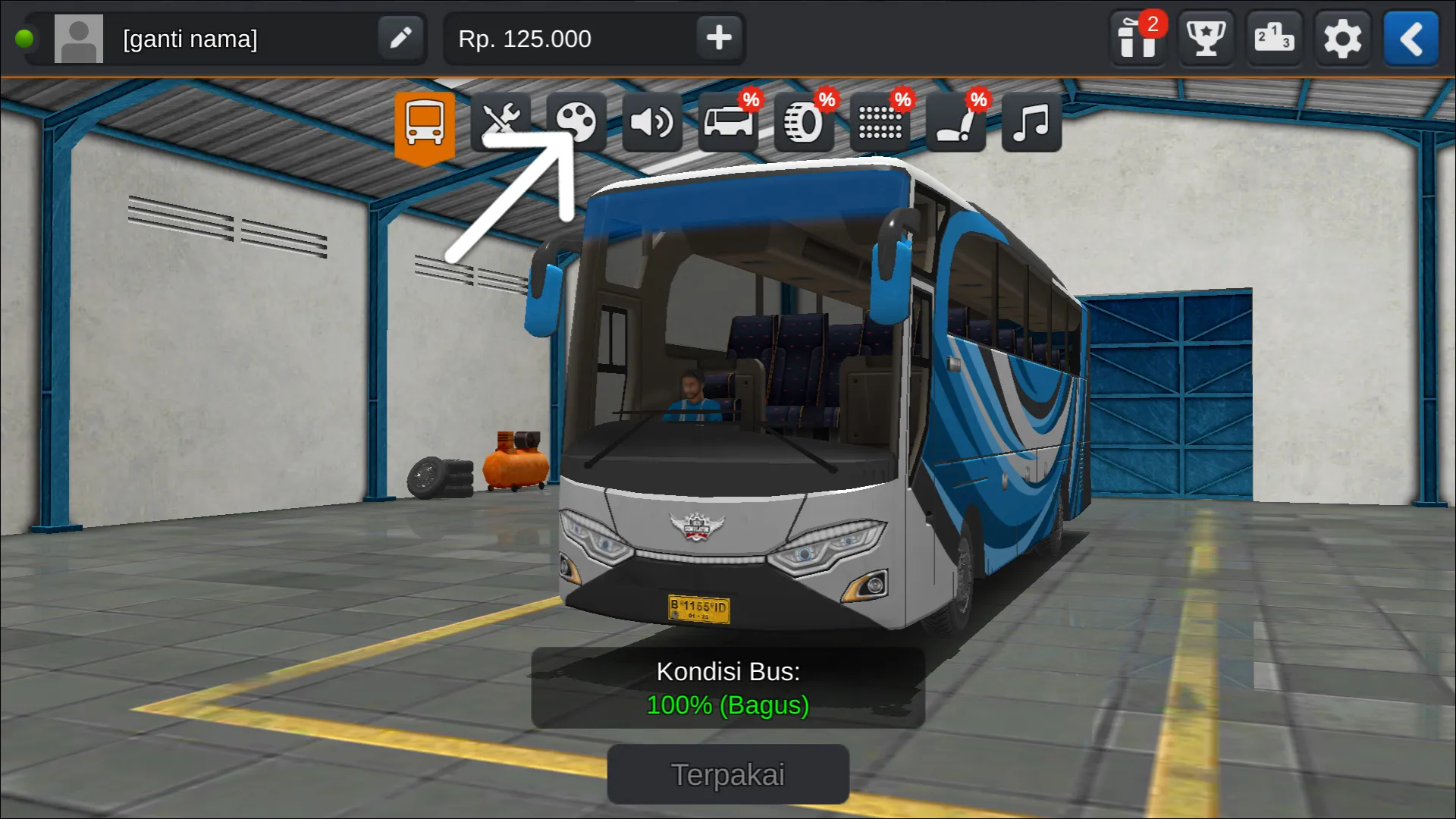1456x819 pixels.
Task: Click the Terpakai button
Action: coord(728,774)
